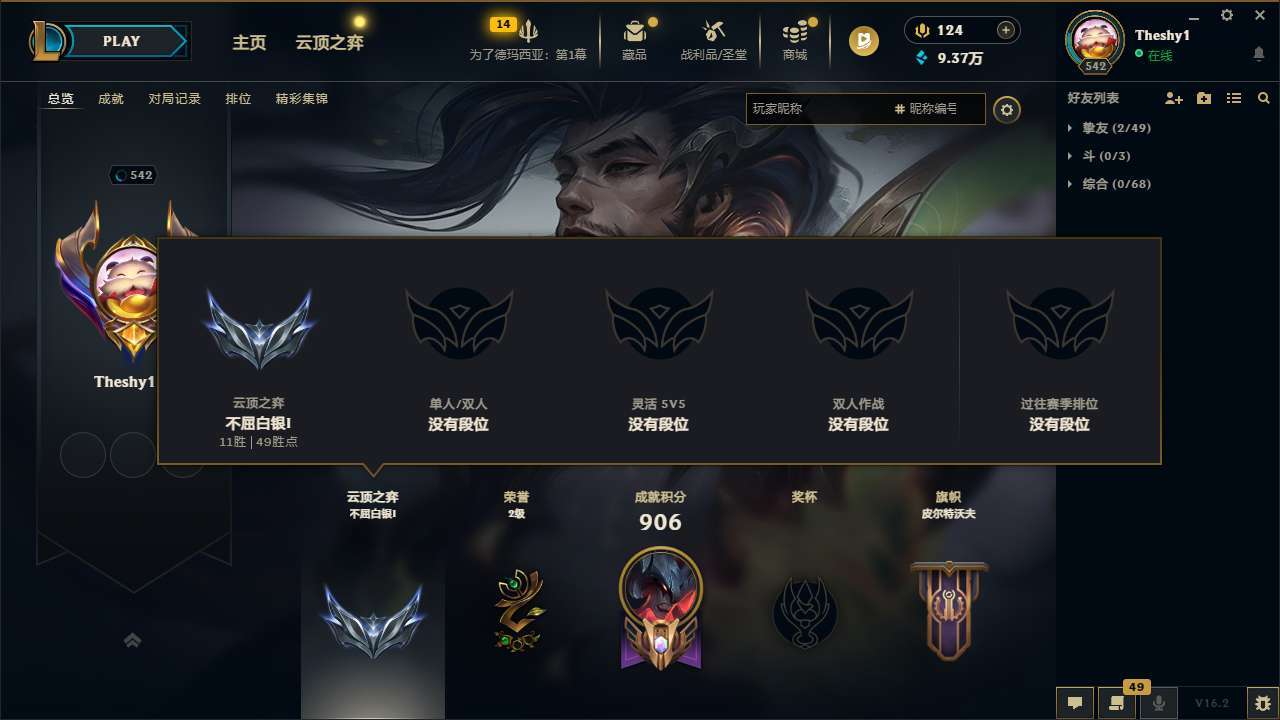The image size is (1280, 720).
Task: Click the player nickname search field
Action: coord(820,109)
